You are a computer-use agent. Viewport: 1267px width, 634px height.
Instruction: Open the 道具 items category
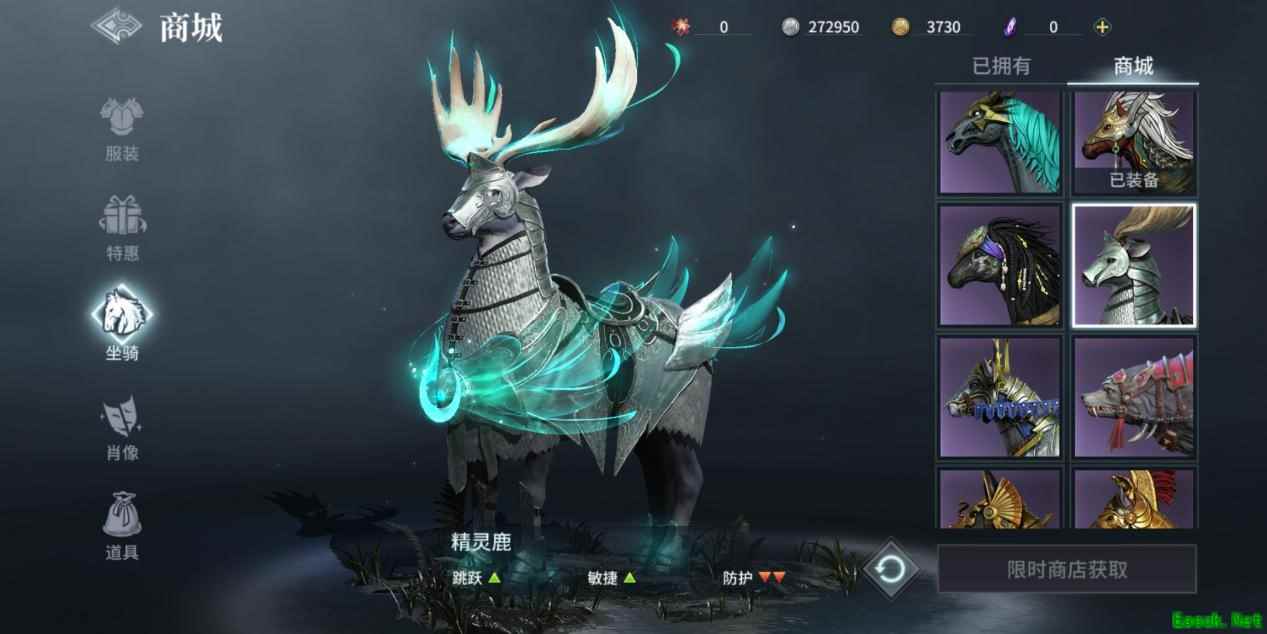[122, 526]
